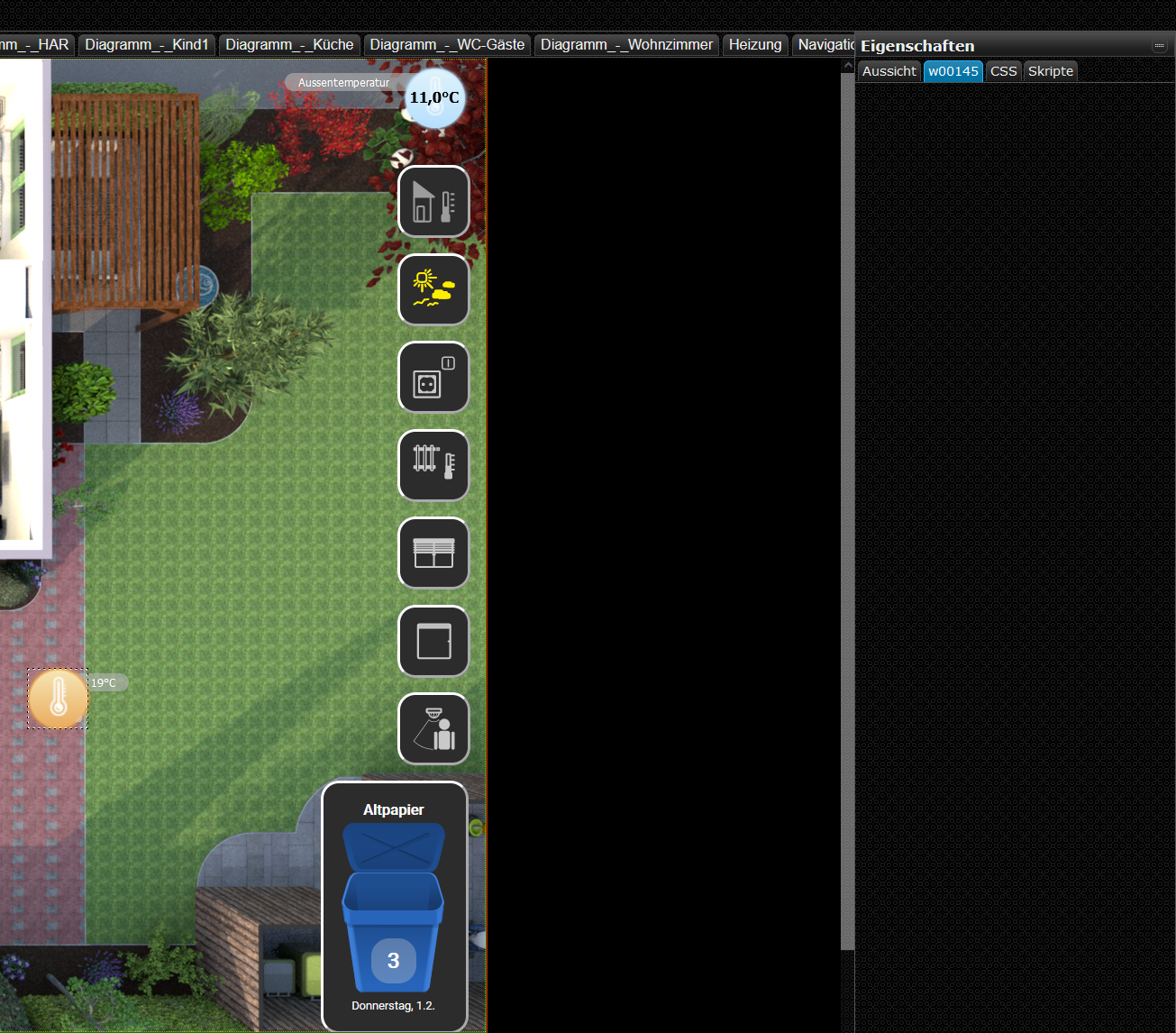The width and height of the screenshot is (1176, 1033).
Task: Select the orange thermometer widget
Action: point(58,699)
